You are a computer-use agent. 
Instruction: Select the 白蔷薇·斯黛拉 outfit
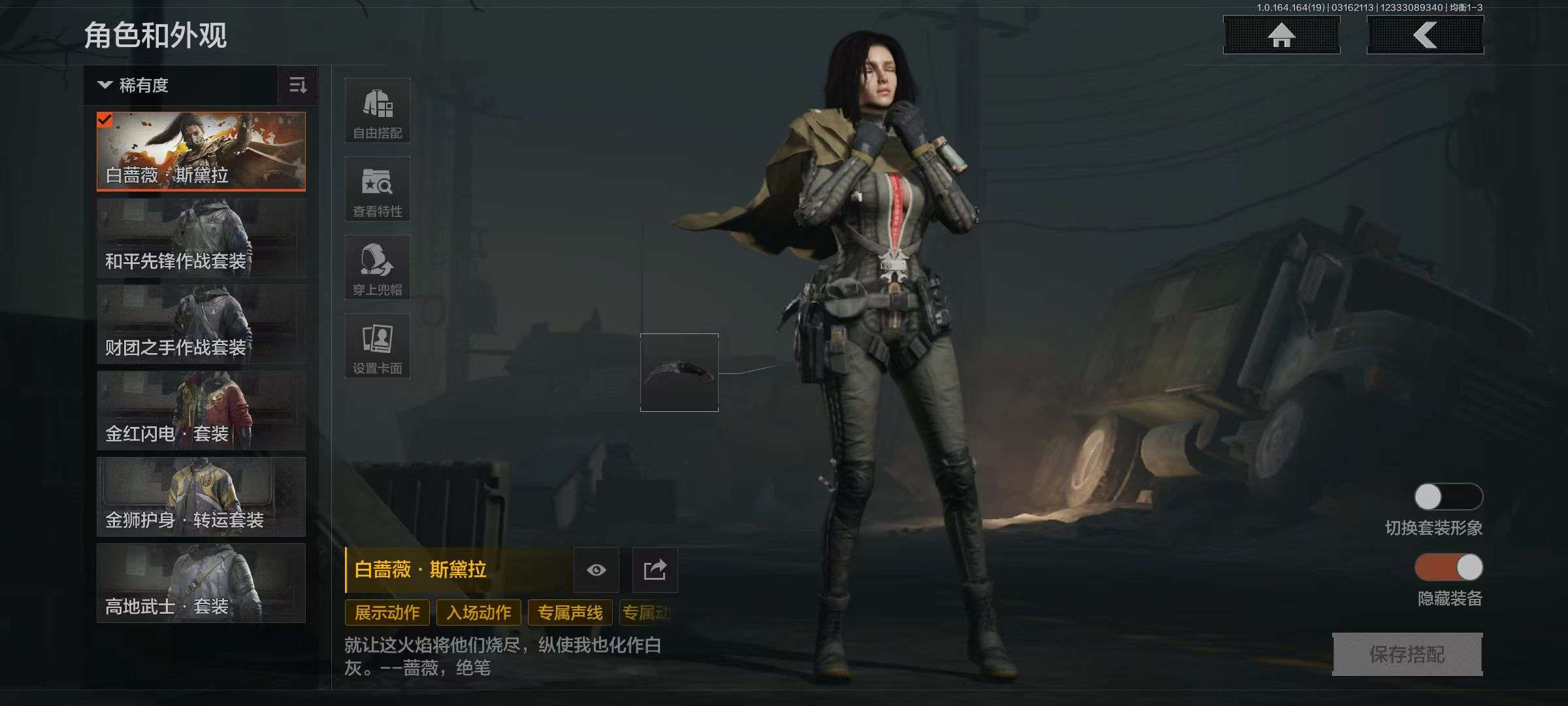201,151
